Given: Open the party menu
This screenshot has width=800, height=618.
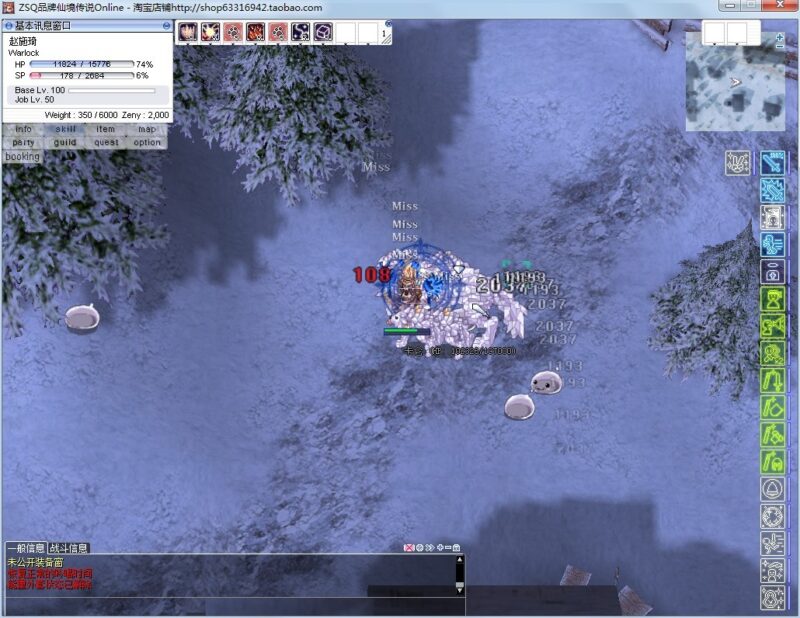Looking at the screenshot, I should pyautogui.click(x=23, y=142).
